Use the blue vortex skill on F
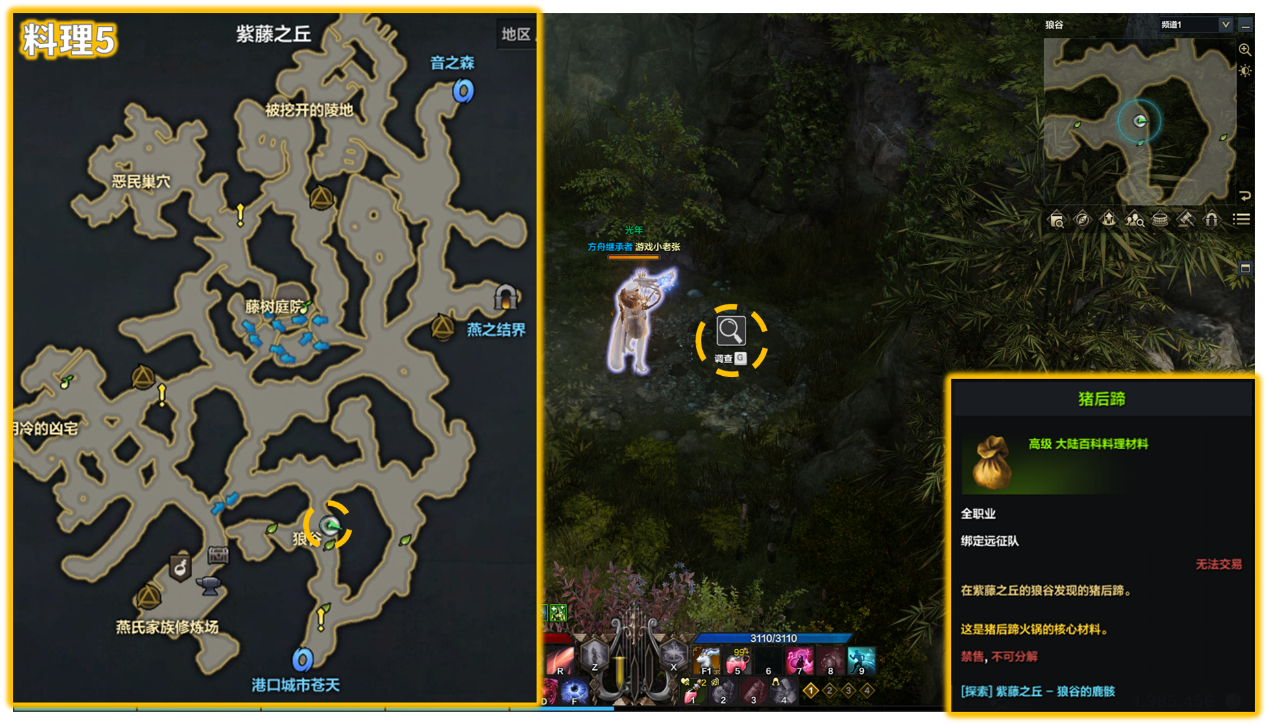This screenshot has height=725, width=1268. coord(575,693)
